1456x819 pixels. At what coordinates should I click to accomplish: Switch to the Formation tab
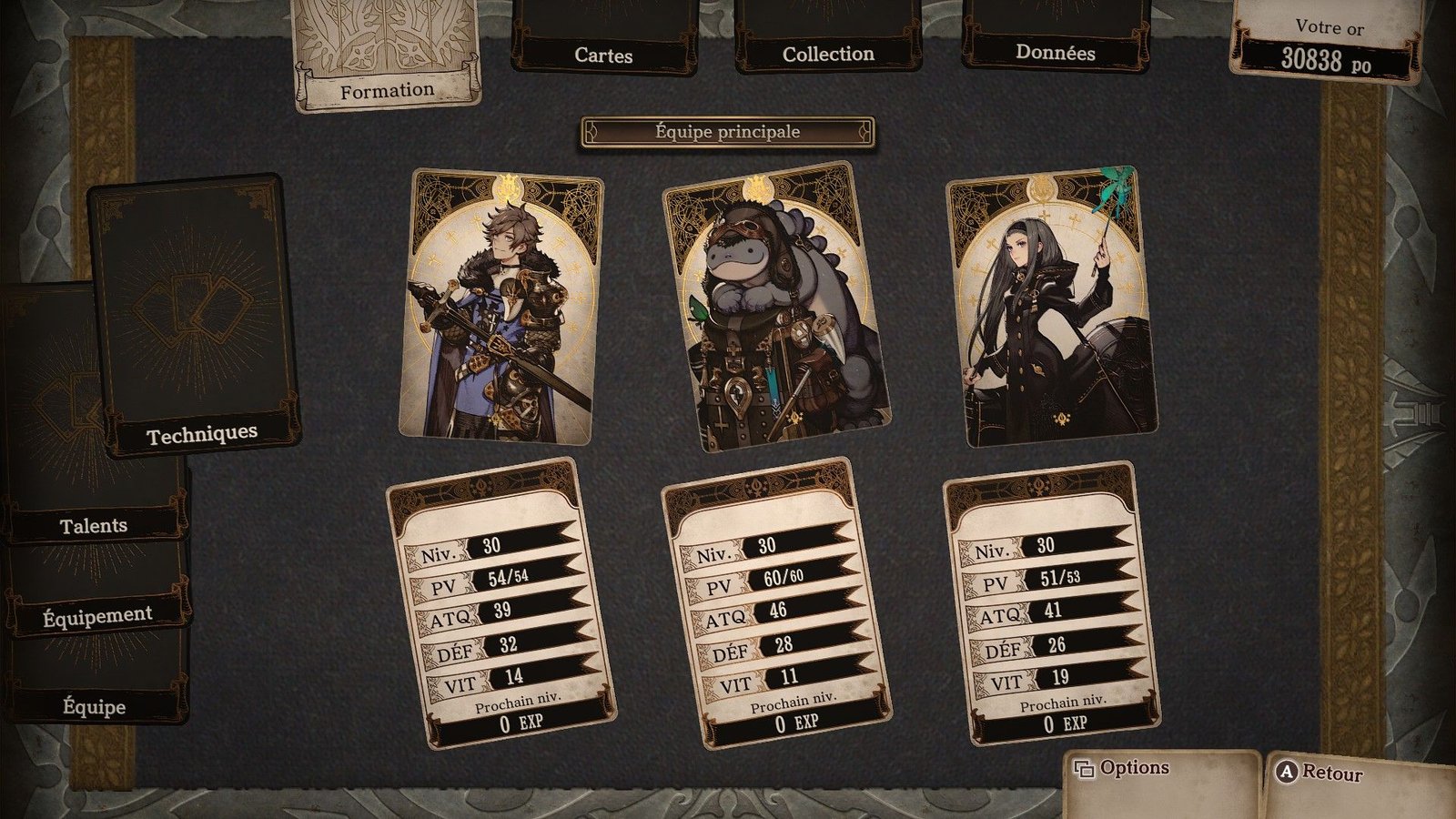387,55
